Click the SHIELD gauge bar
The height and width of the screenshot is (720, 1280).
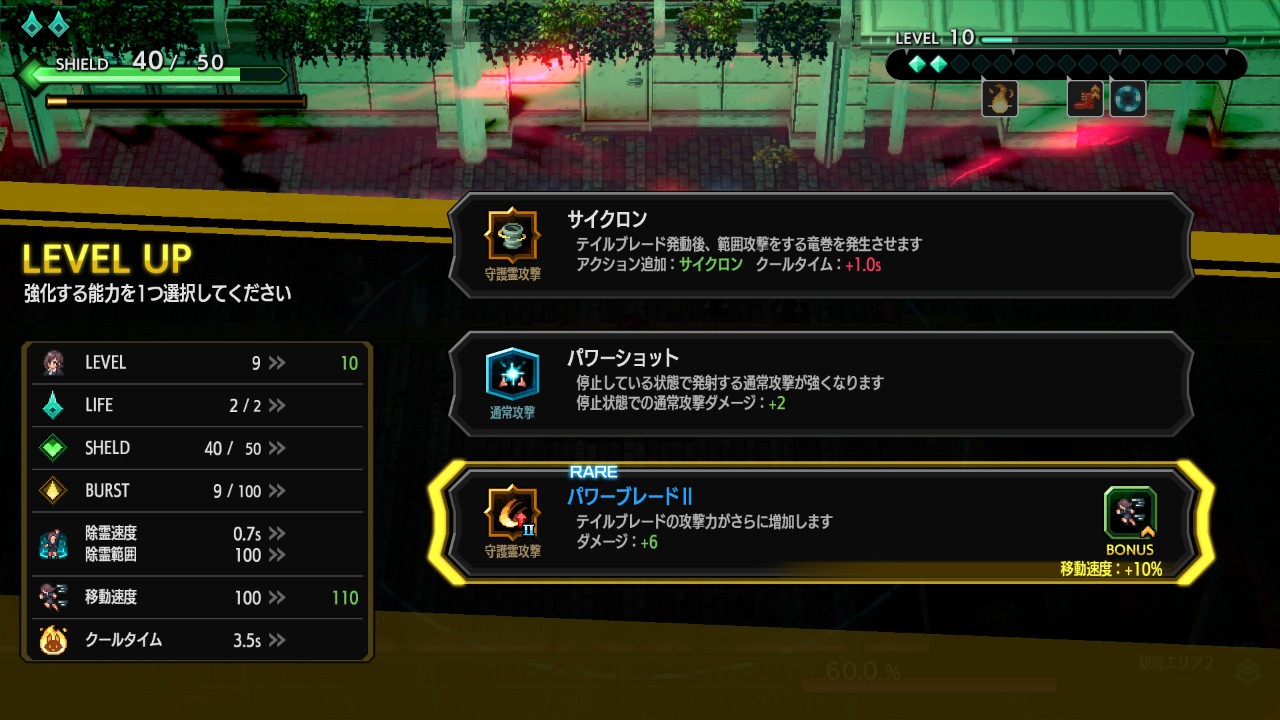pos(150,73)
